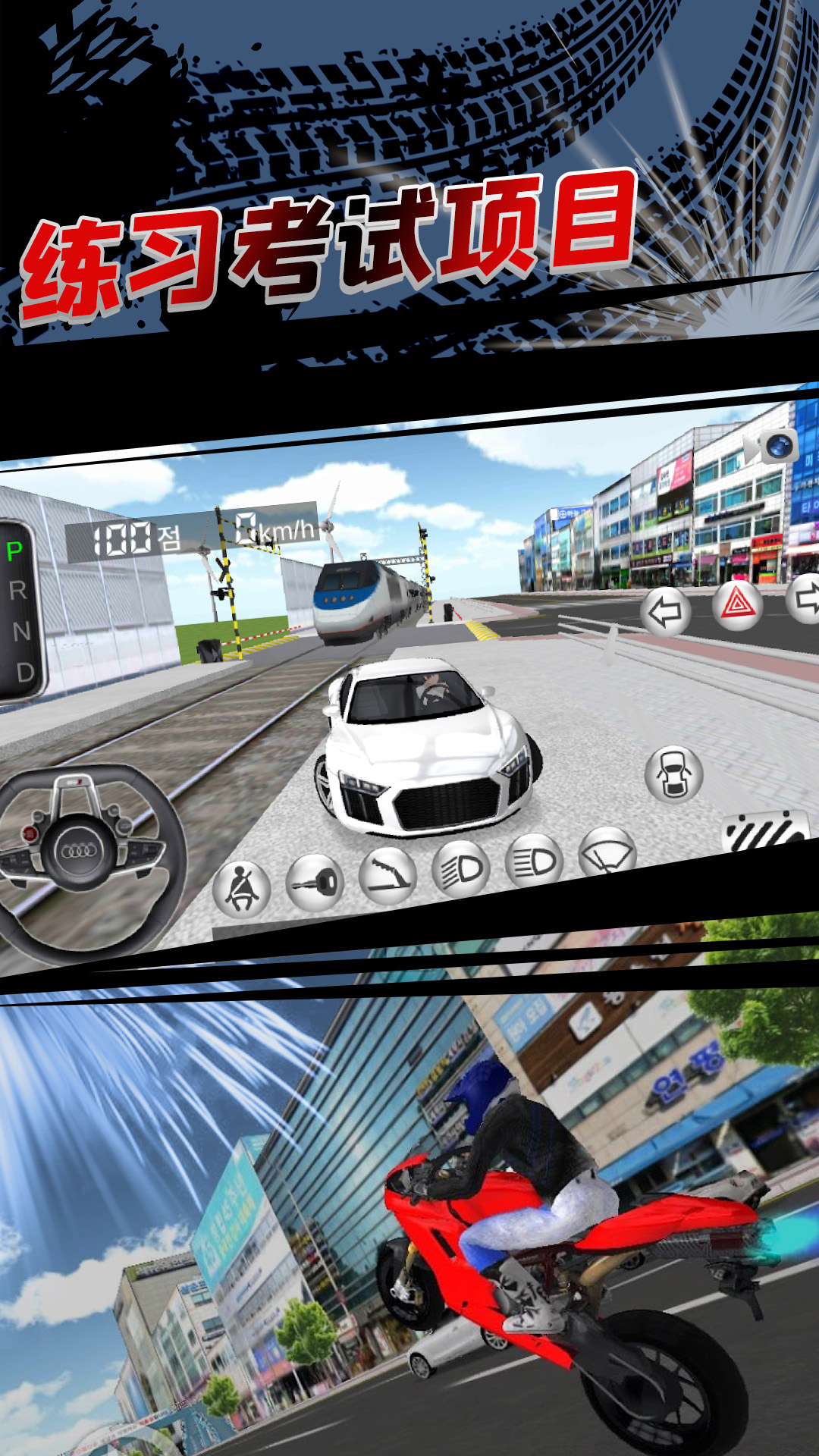Step on the striped pedal
This screenshot has height=1456, width=819.
(766, 831)
